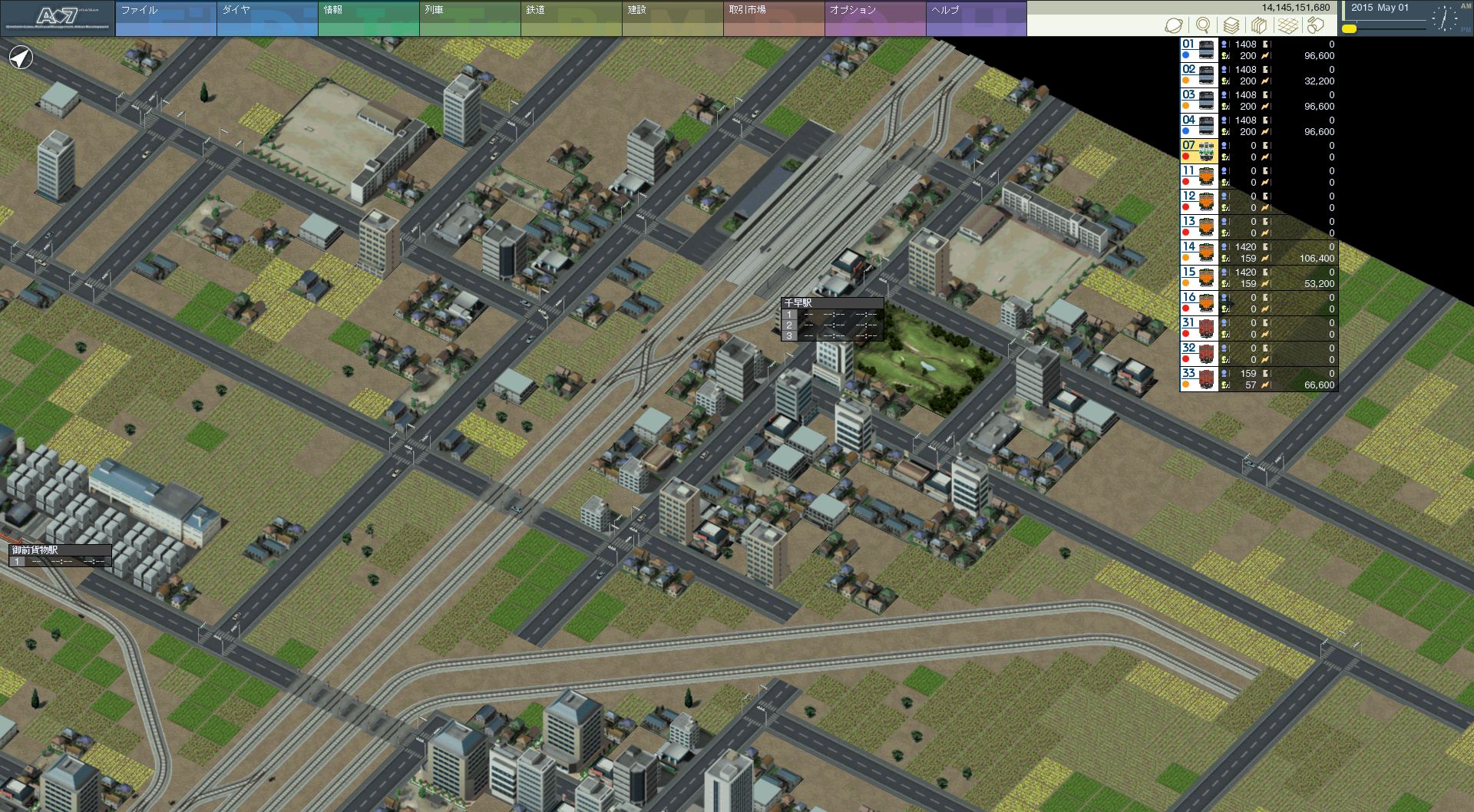This screenshot has width=1474, height=812.
Task: Open the ヘルプ (Help) menu
Action: 977,18
